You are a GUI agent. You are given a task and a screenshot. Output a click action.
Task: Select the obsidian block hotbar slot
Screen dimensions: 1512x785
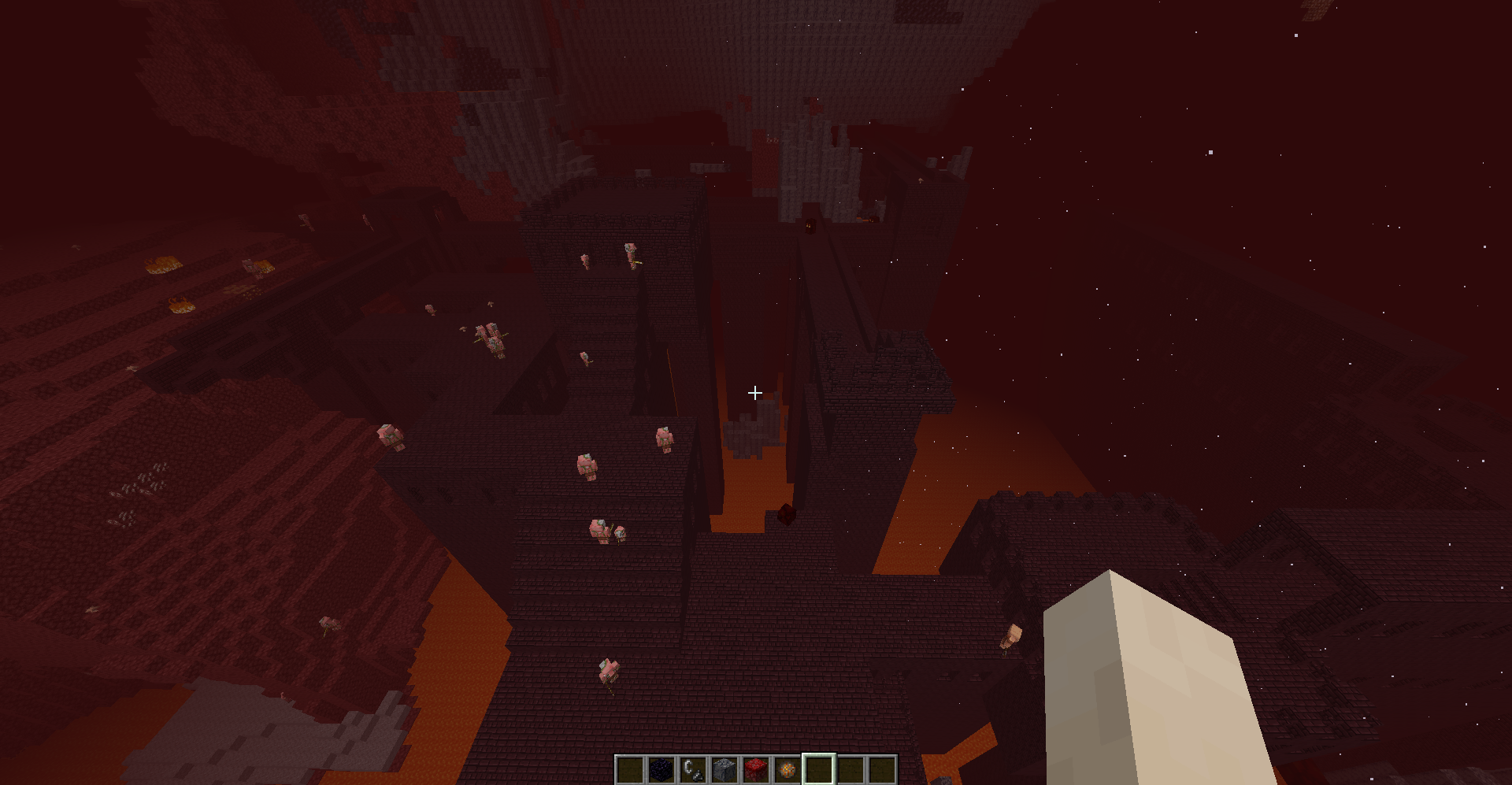point(661,769)
